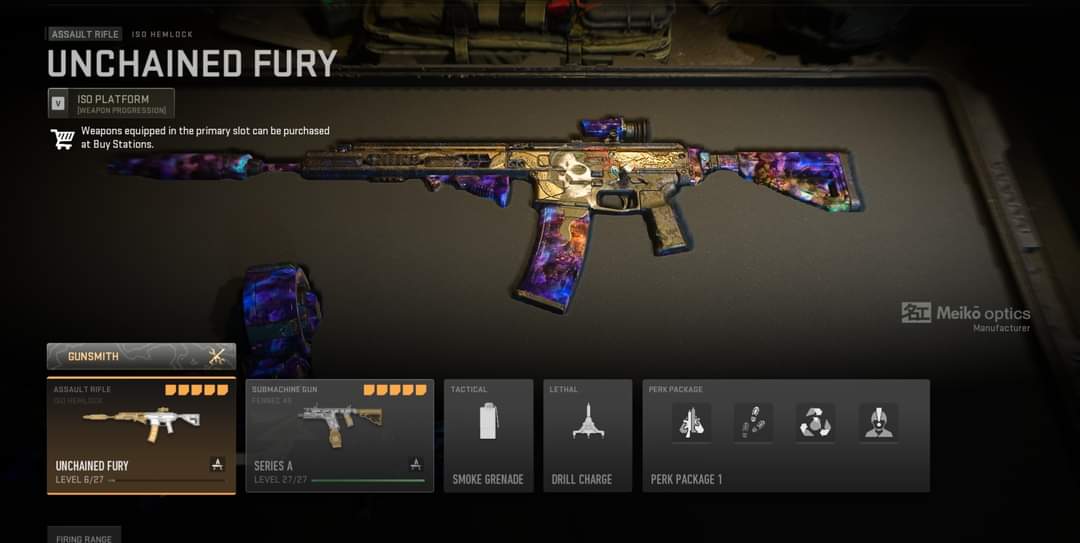Enter the Firing Range

click(x=84, y=536)
